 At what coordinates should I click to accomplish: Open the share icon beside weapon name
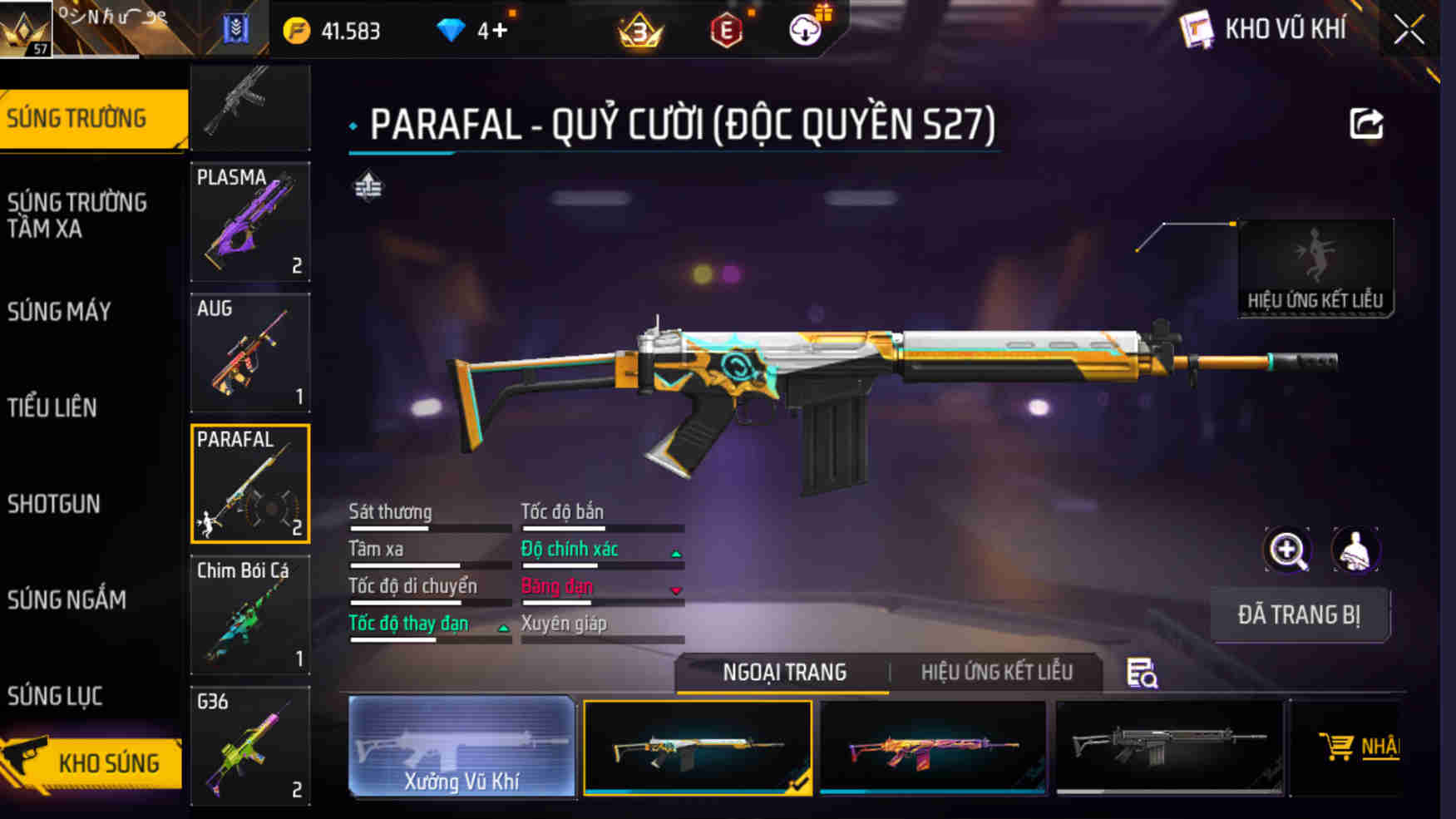pyautogui.click(x=1365, y=123)
